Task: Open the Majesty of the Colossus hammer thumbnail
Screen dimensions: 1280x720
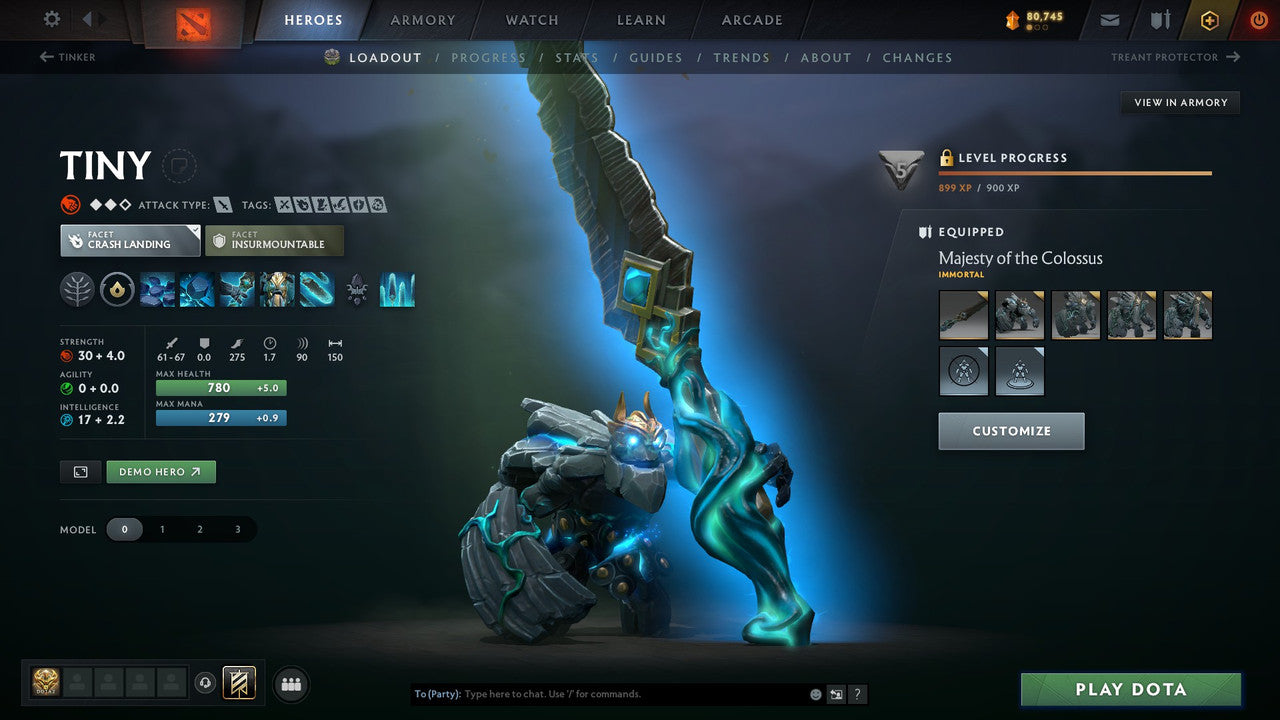Action: click(x=963, y=314)
